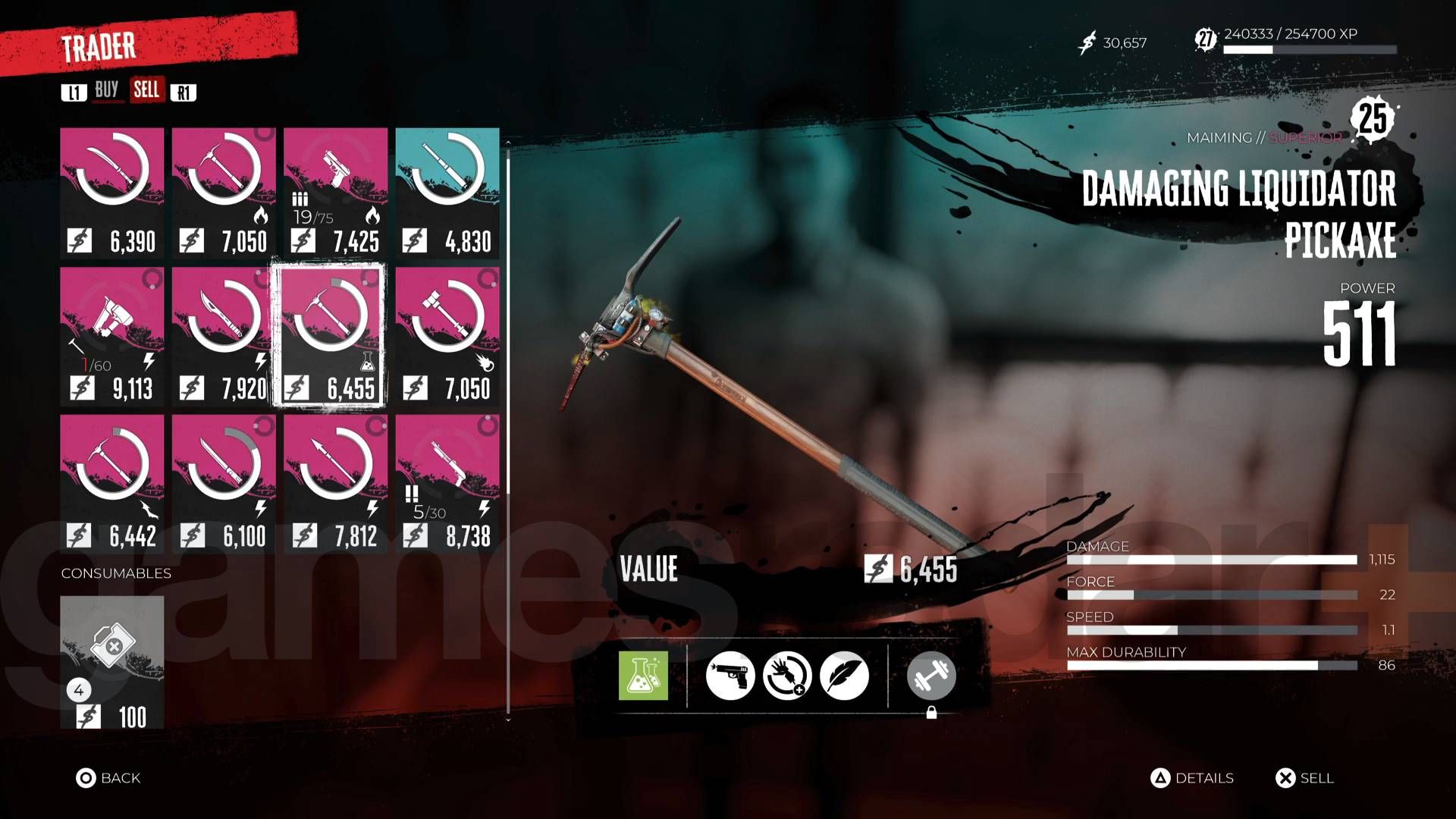Open the grab resistance perk icon

(x=786, y=673)
